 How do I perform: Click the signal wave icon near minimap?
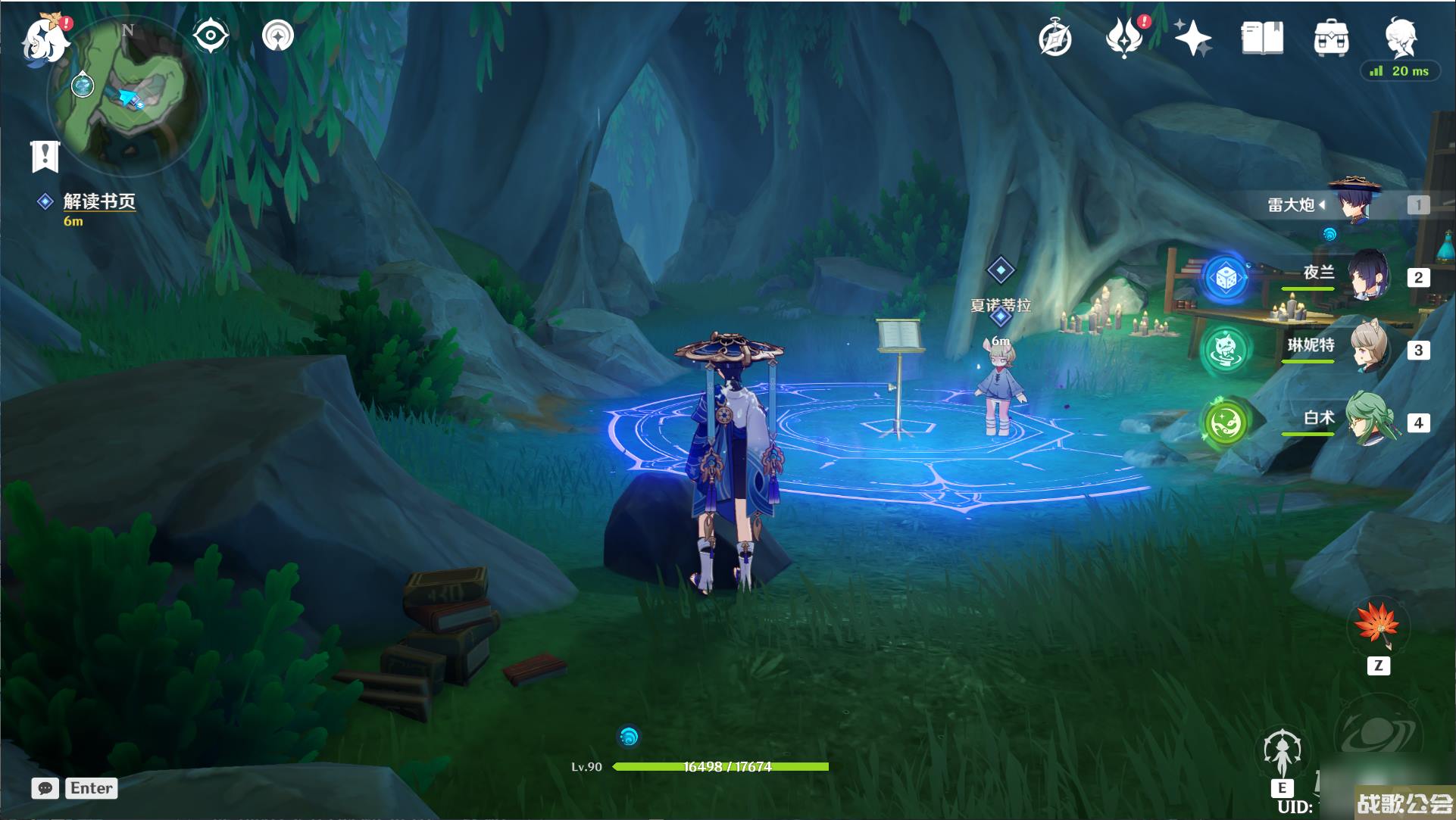pyautogui.click(x=278, y=36)
